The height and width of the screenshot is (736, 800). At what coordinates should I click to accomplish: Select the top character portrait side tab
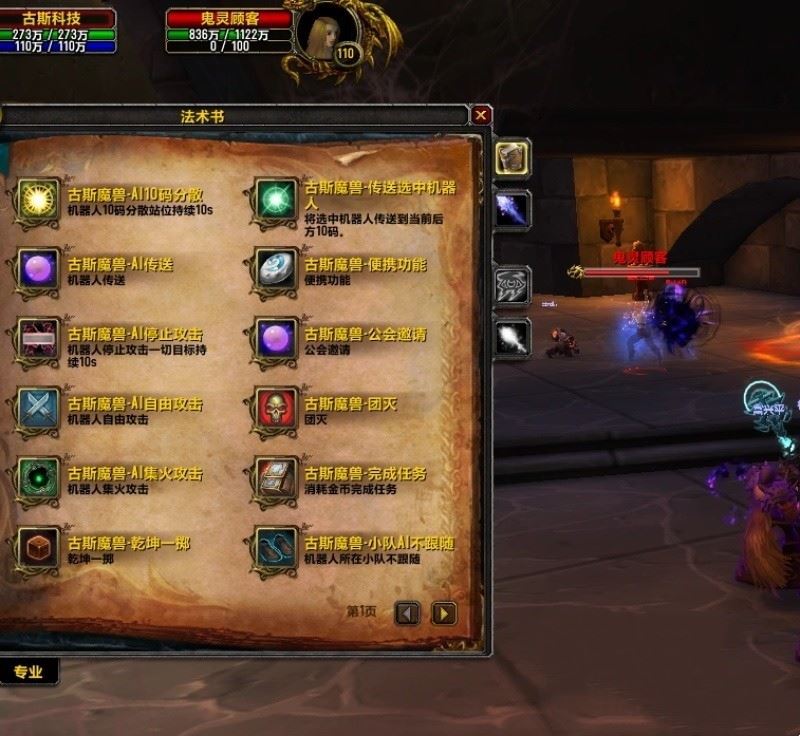tap(513, 158)
